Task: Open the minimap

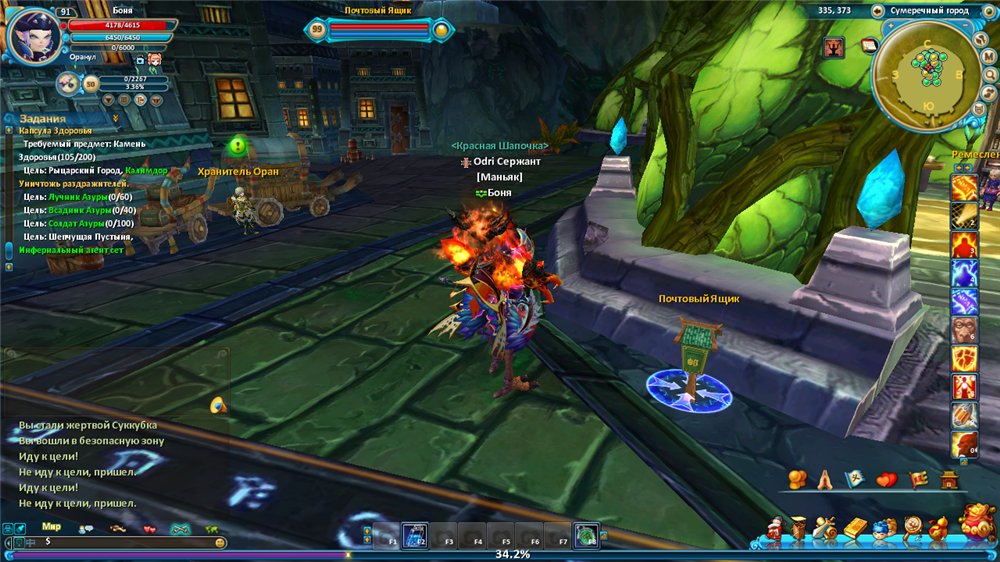Action: coord(927,74)
